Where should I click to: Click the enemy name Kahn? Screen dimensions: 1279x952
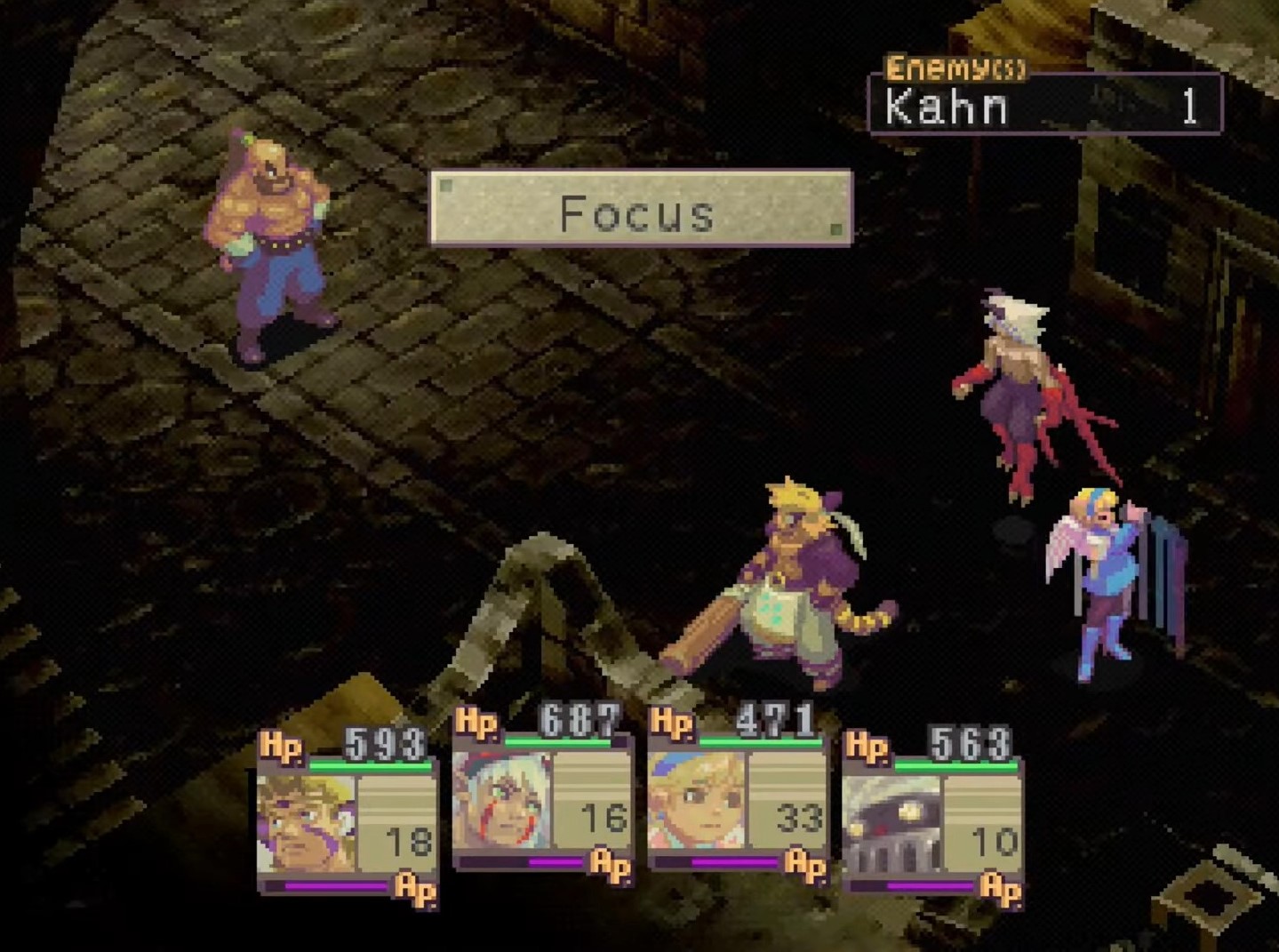pos(945,108)
